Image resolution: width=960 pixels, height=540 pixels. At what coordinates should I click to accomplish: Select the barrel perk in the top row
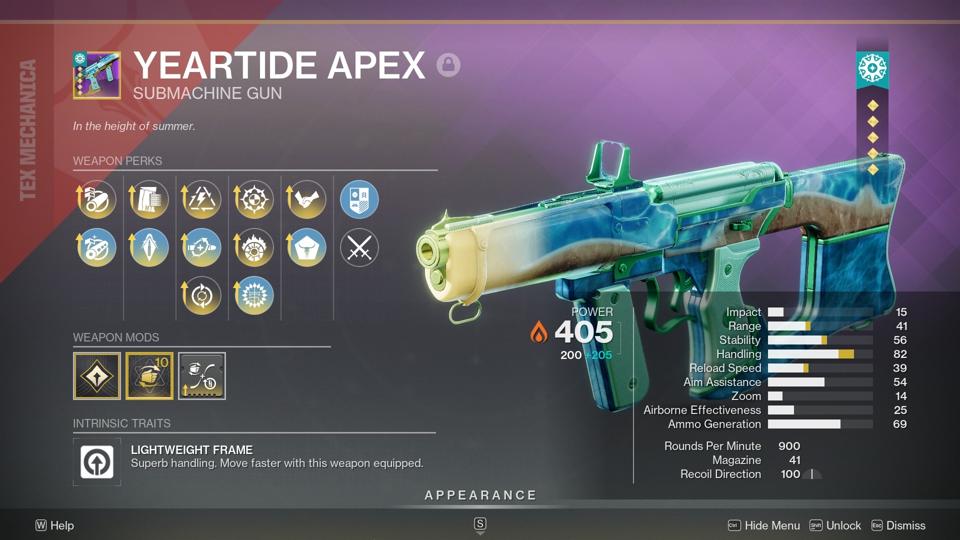(x=97, y=200)
